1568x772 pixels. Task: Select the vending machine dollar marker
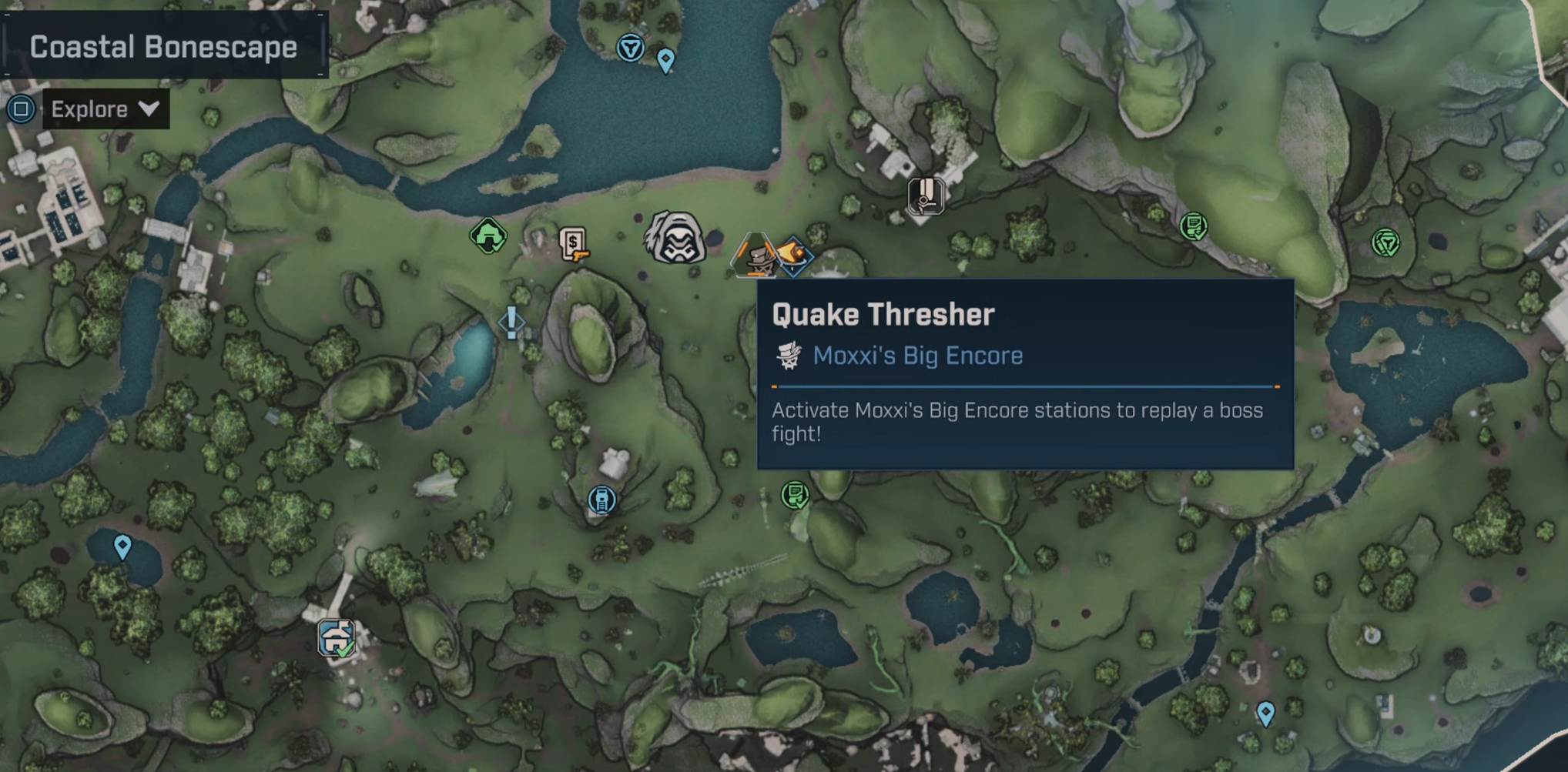tap(573, 244)
